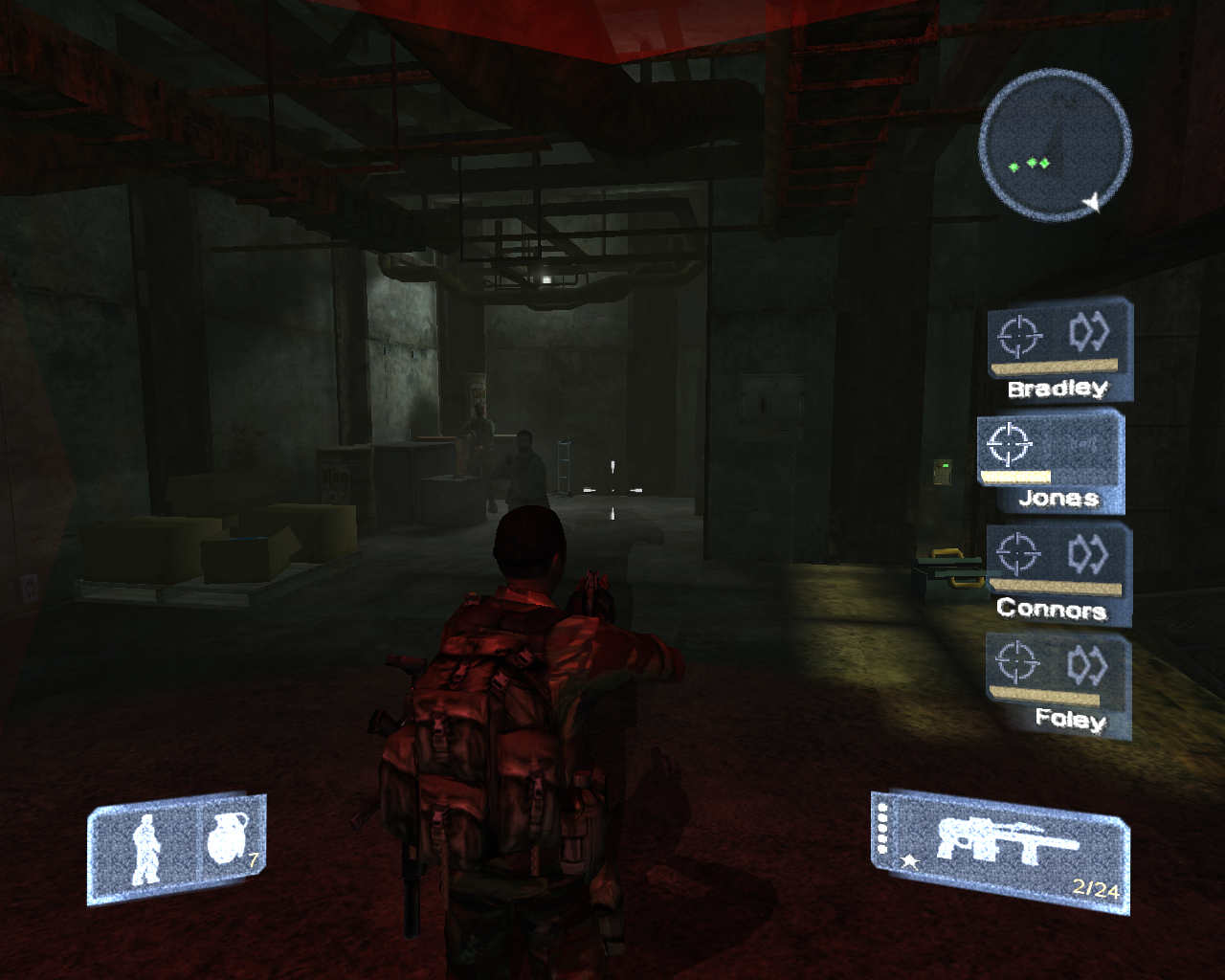
Task: Choose Connors from the squad list
Action: pos(1058,572)
